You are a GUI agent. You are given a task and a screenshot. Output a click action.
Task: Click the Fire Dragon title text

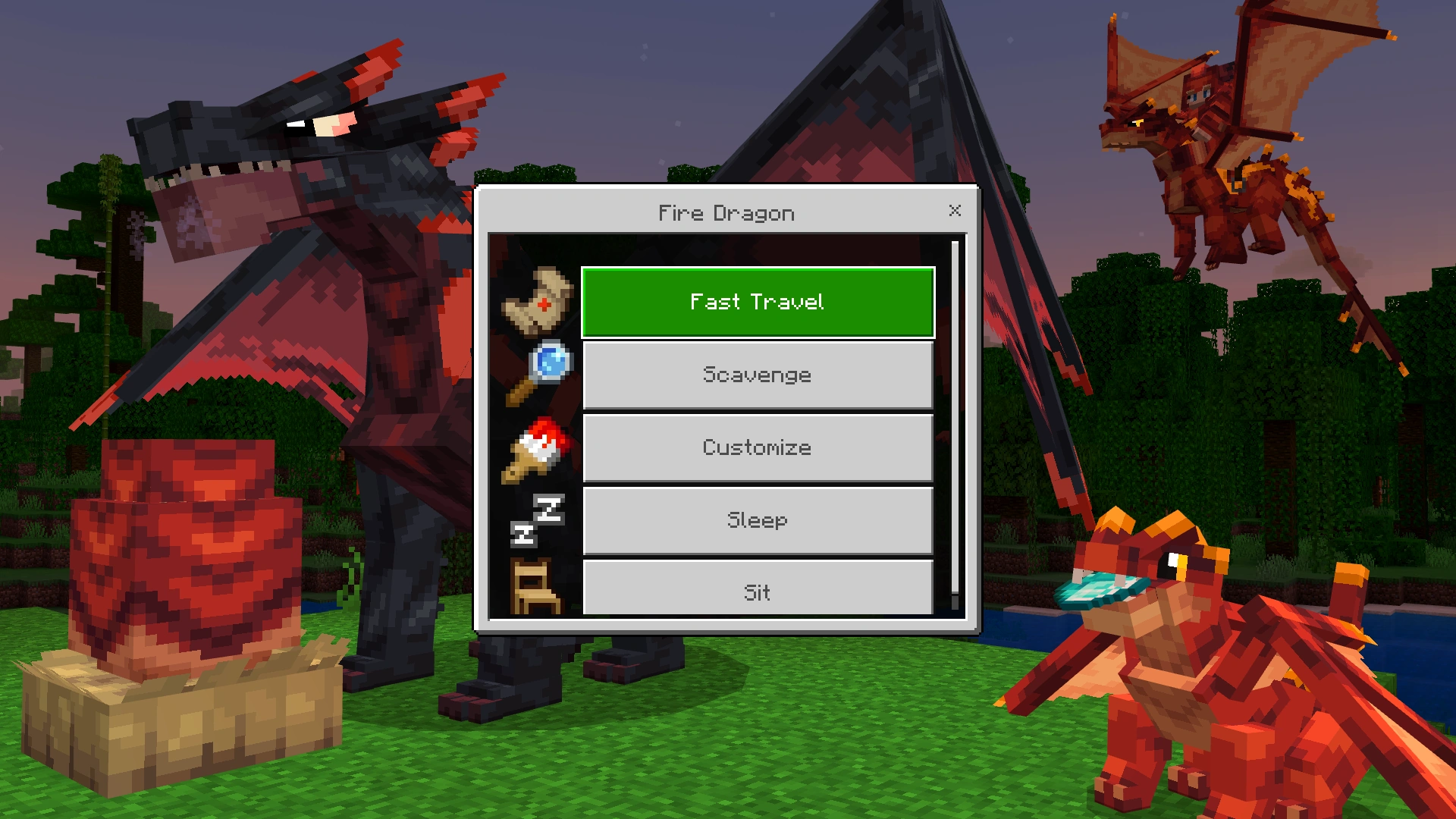coord(725,213)
